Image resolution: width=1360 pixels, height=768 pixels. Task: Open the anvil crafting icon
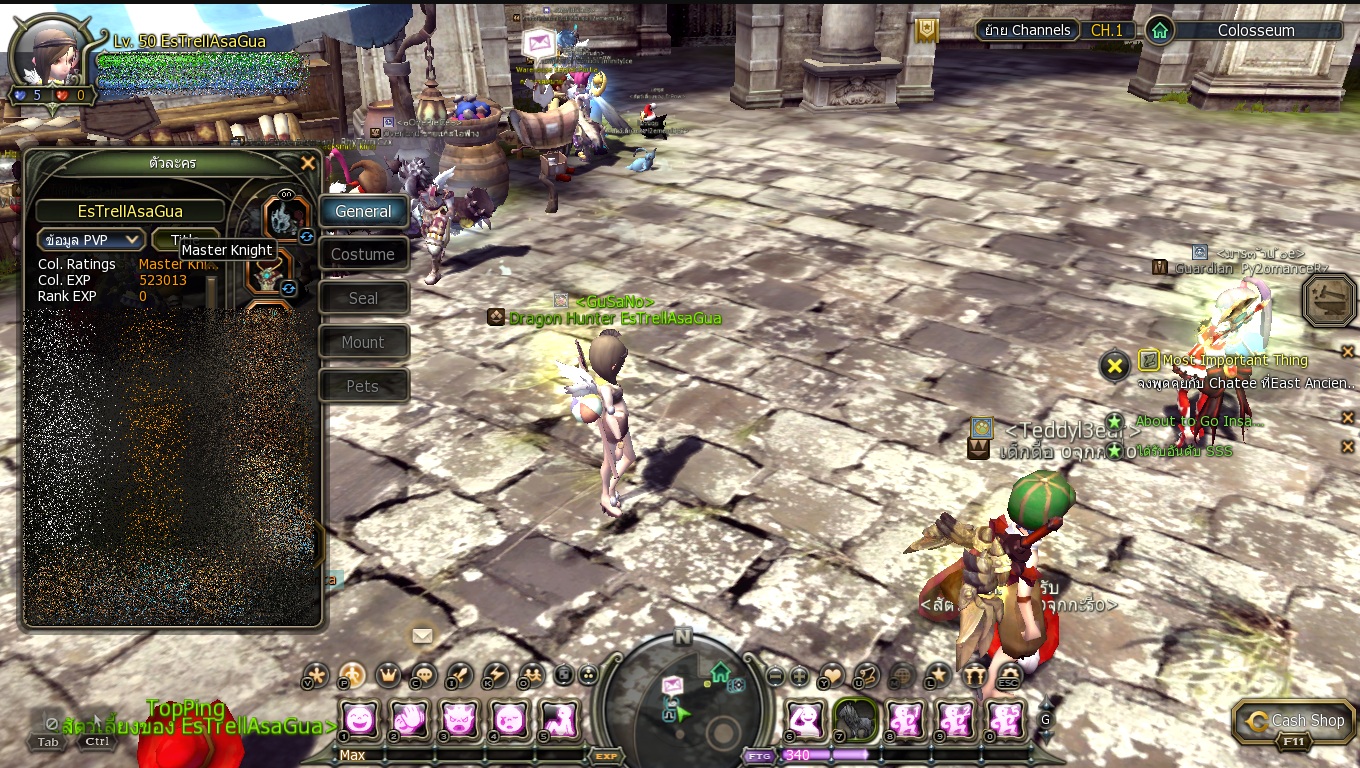pyautogui.click(x=1330, y=300)
